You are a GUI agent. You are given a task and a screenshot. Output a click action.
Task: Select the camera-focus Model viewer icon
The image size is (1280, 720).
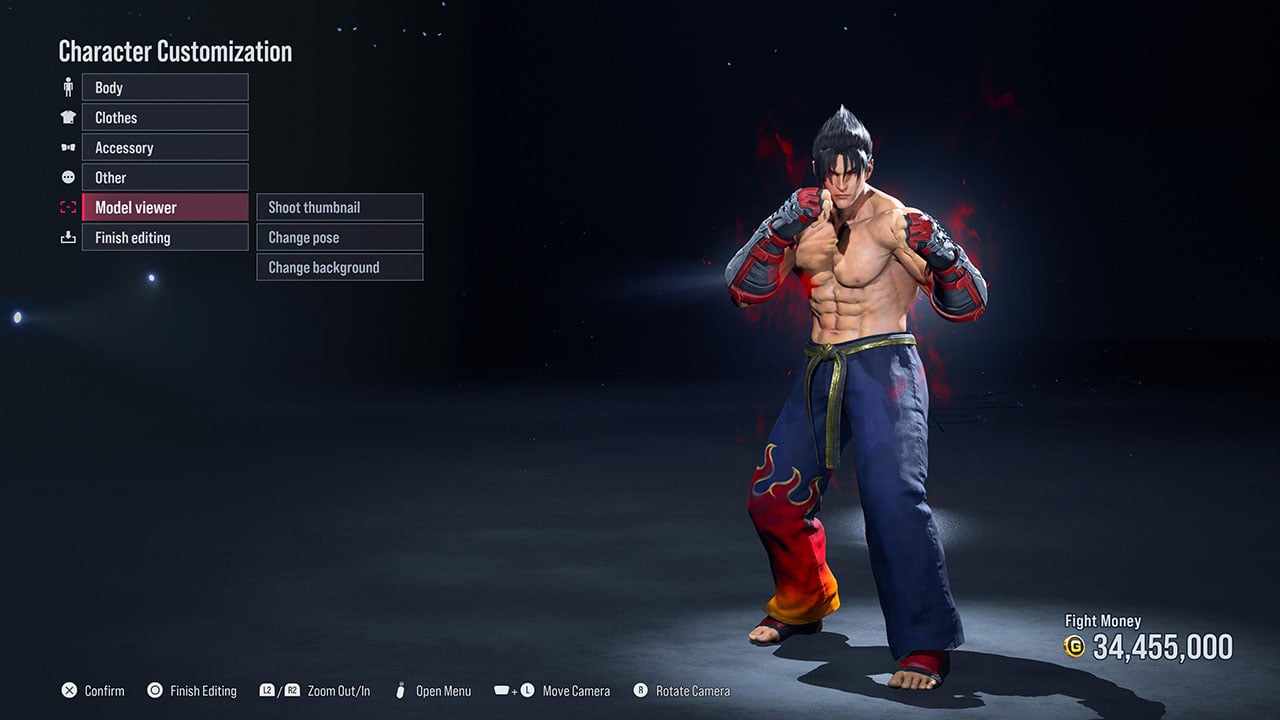[68, 207]
